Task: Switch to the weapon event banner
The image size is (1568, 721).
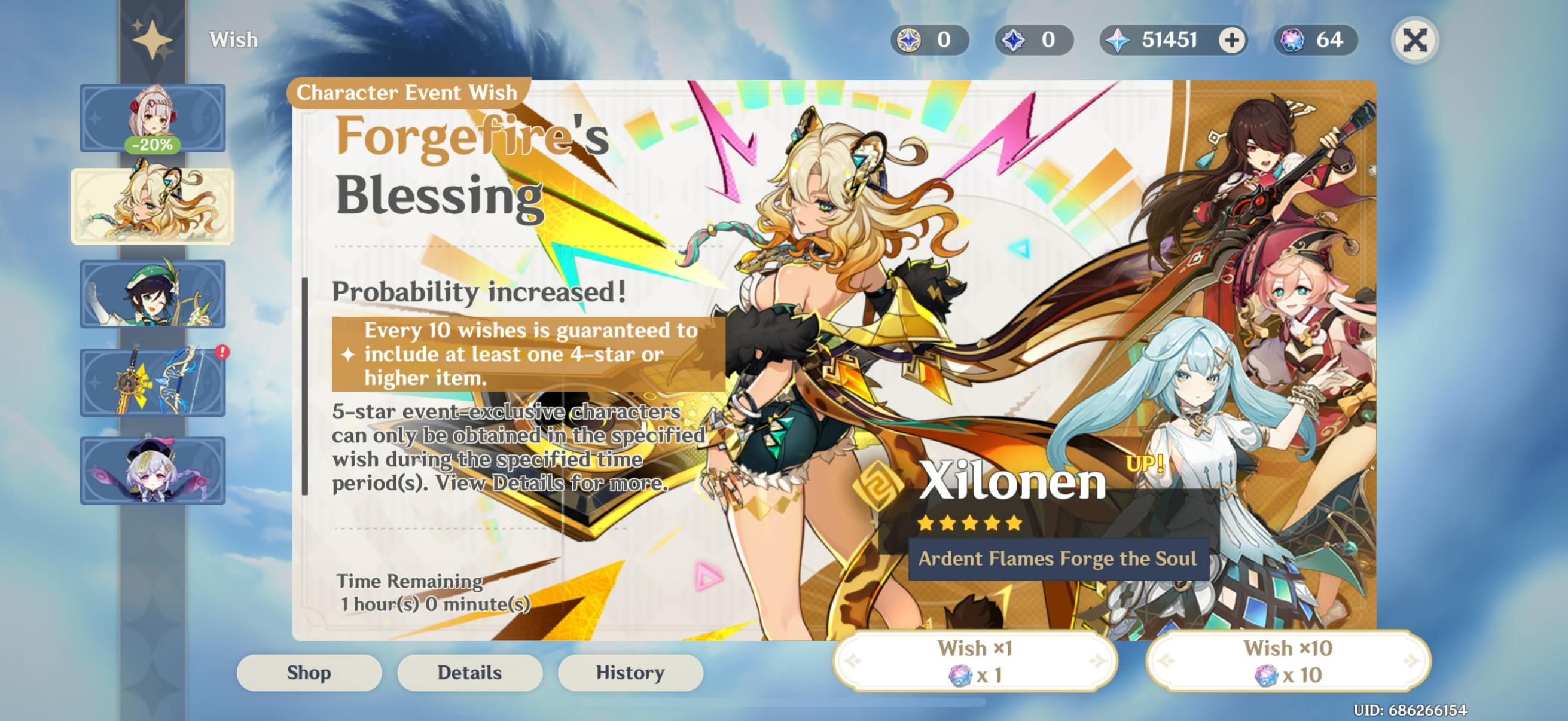Action: pos(152,383)
